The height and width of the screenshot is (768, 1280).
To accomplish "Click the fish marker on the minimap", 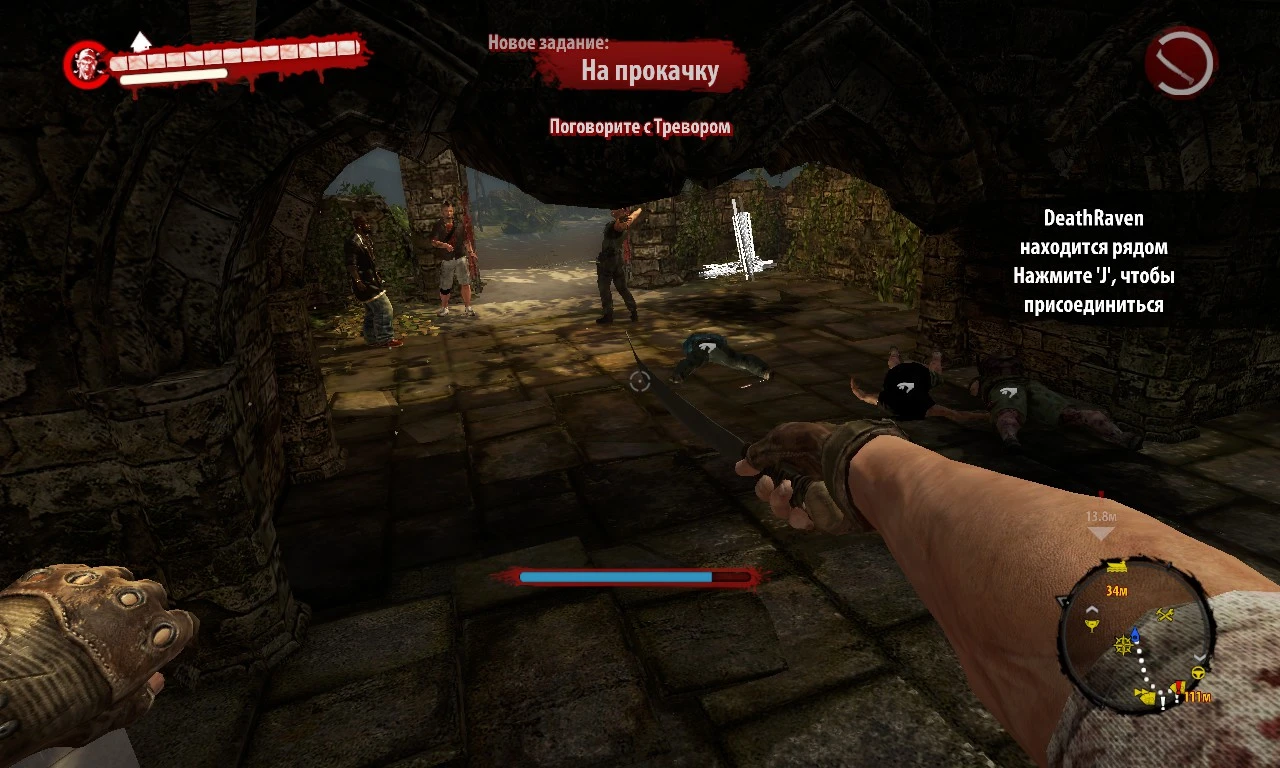I will [x=1146, y=696].
